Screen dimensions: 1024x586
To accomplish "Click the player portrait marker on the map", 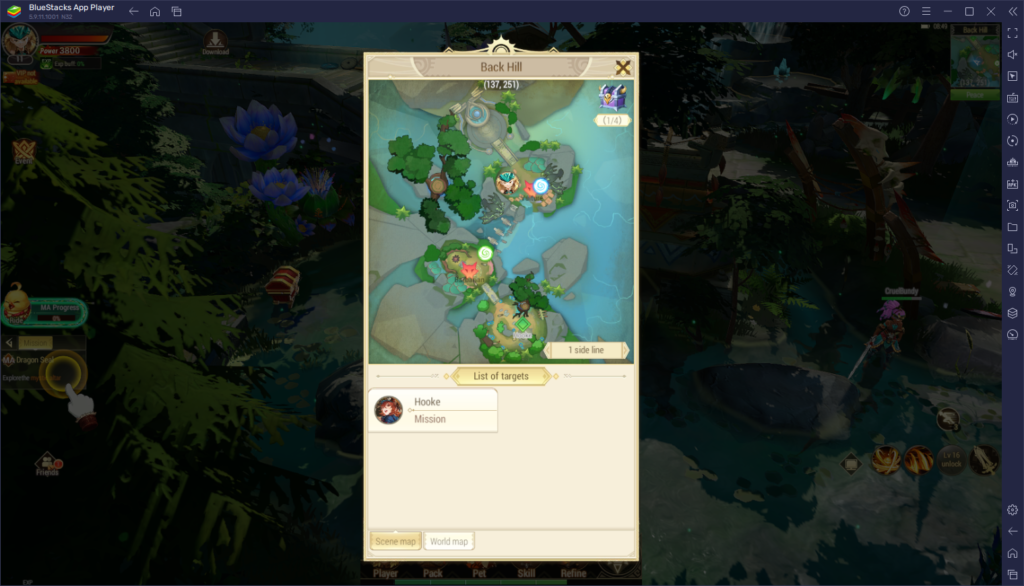I will tap(508, 182).
